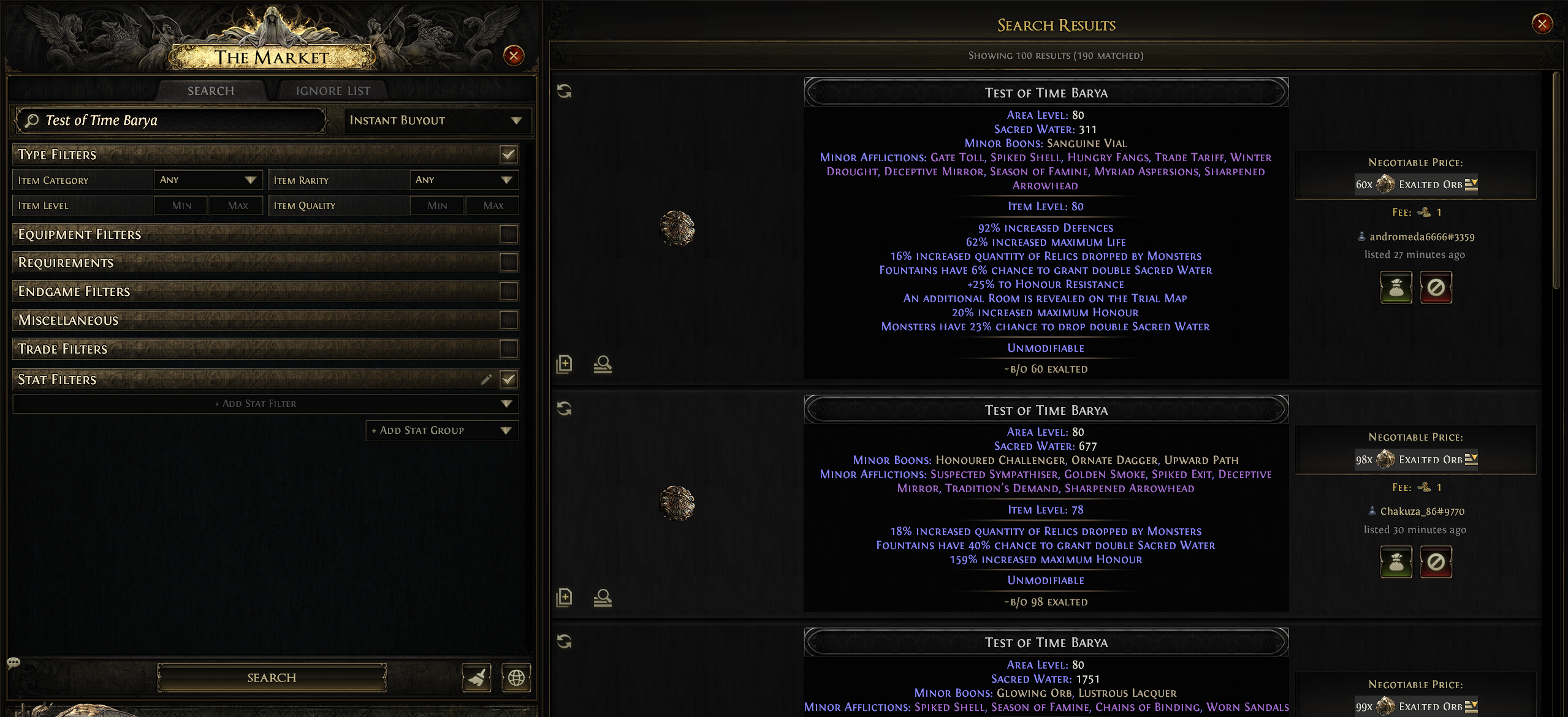Open the globe icon button
Screen dimensions: 1568x717
516,677
